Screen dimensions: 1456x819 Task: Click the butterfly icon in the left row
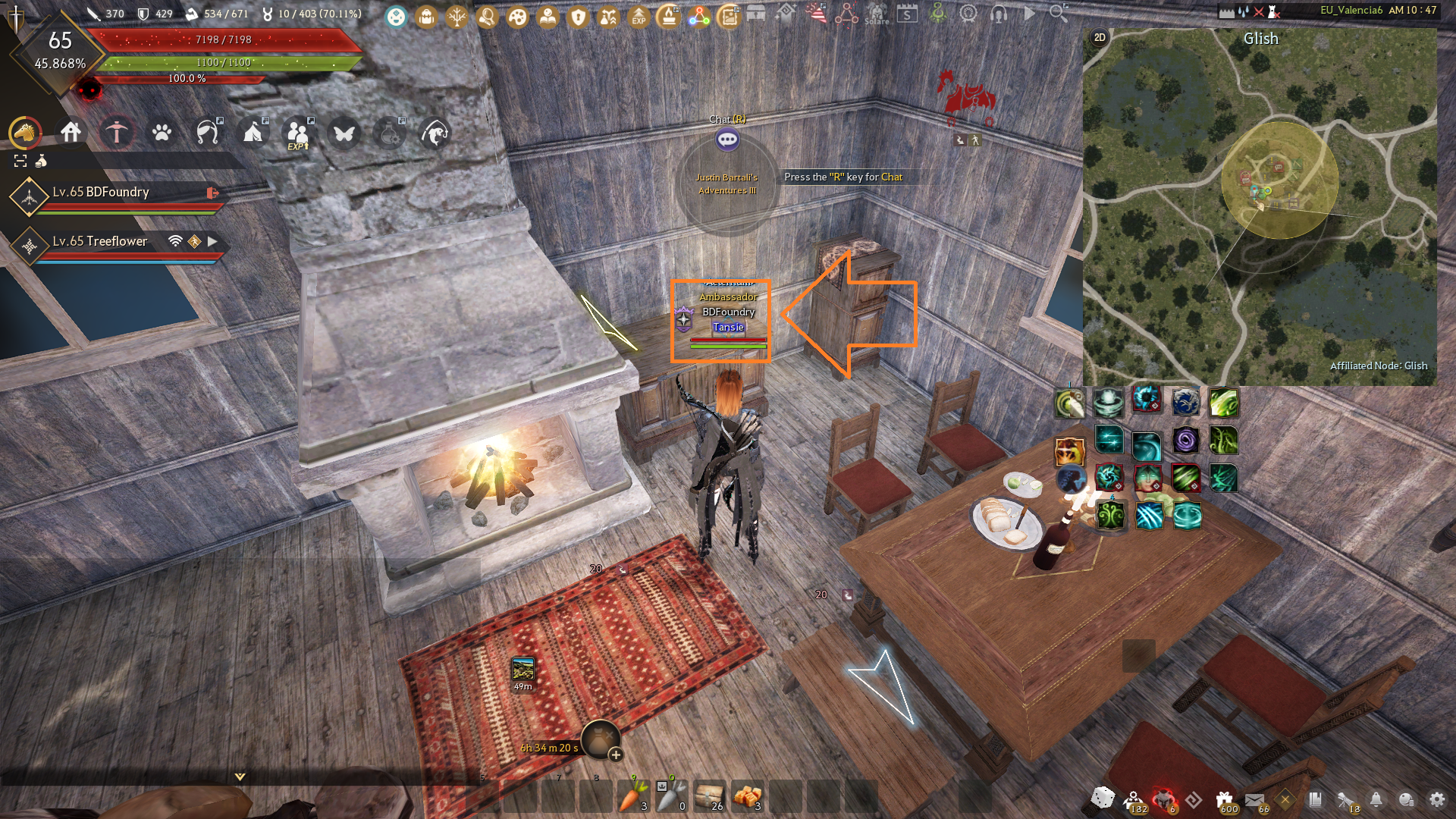click(344, 133)
